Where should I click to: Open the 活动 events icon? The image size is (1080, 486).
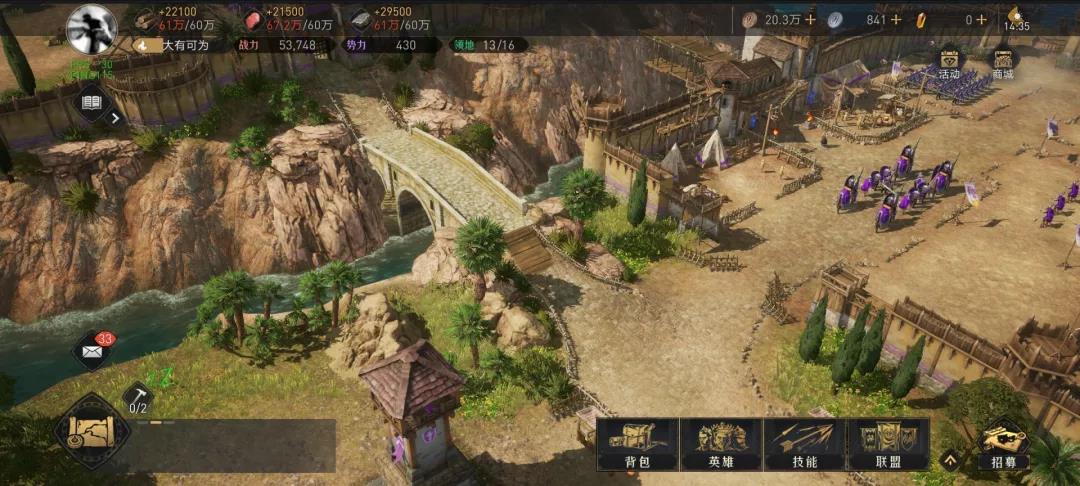pos(948,61)
